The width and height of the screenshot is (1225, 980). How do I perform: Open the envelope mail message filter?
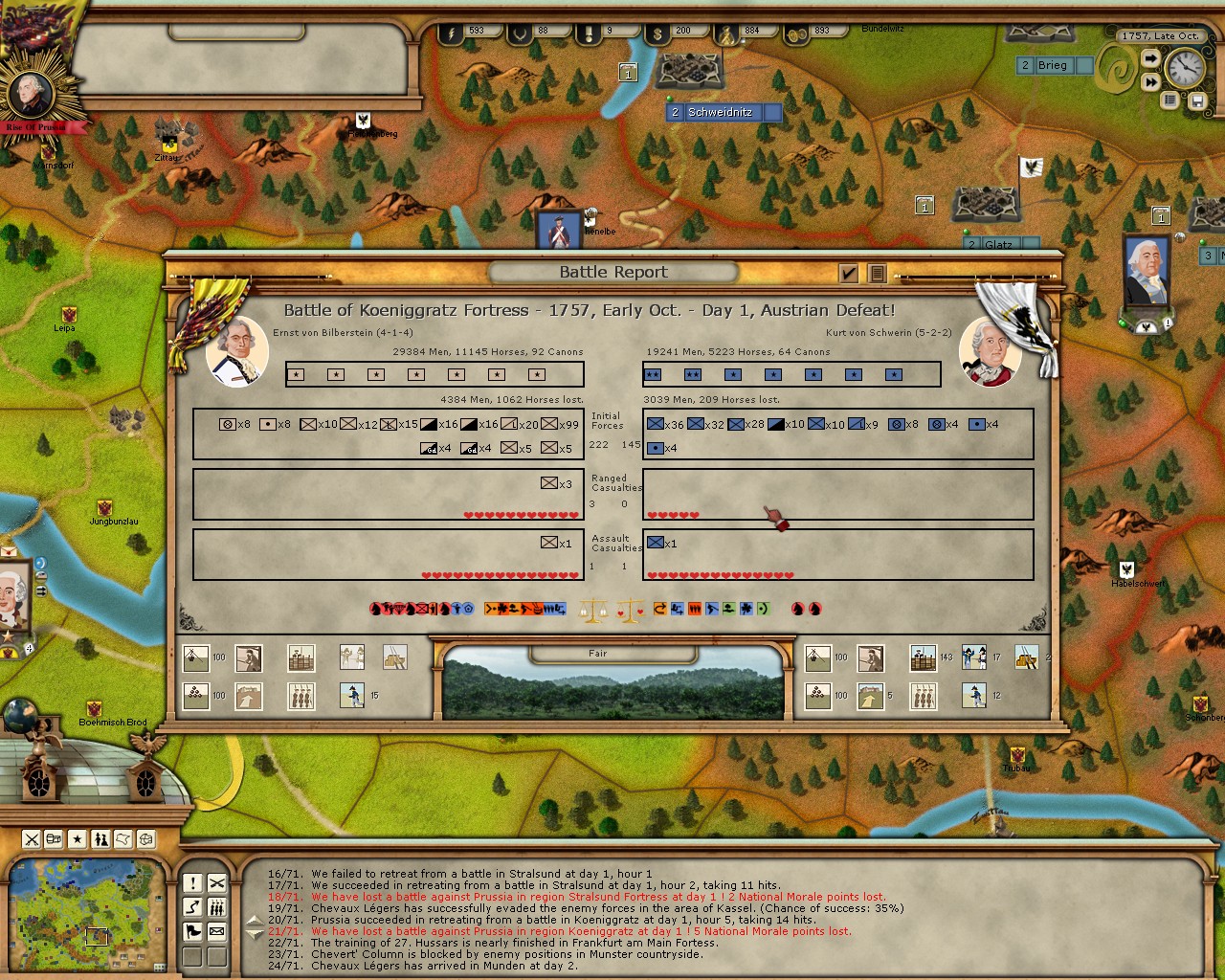(x=217, y=930)
